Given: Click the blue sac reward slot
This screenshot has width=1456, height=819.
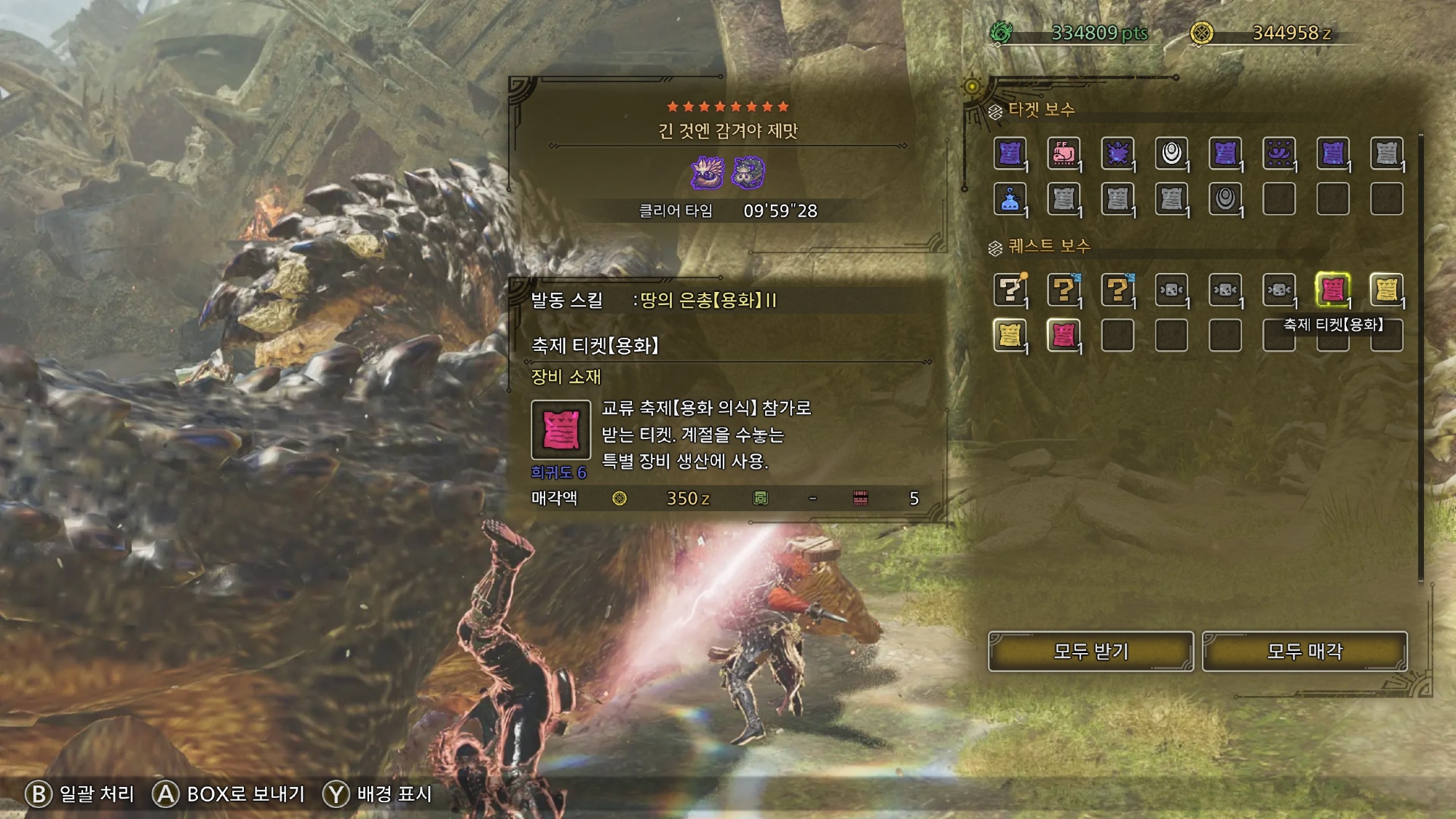Looking at the screenshot, I should tap(1010, 199).
